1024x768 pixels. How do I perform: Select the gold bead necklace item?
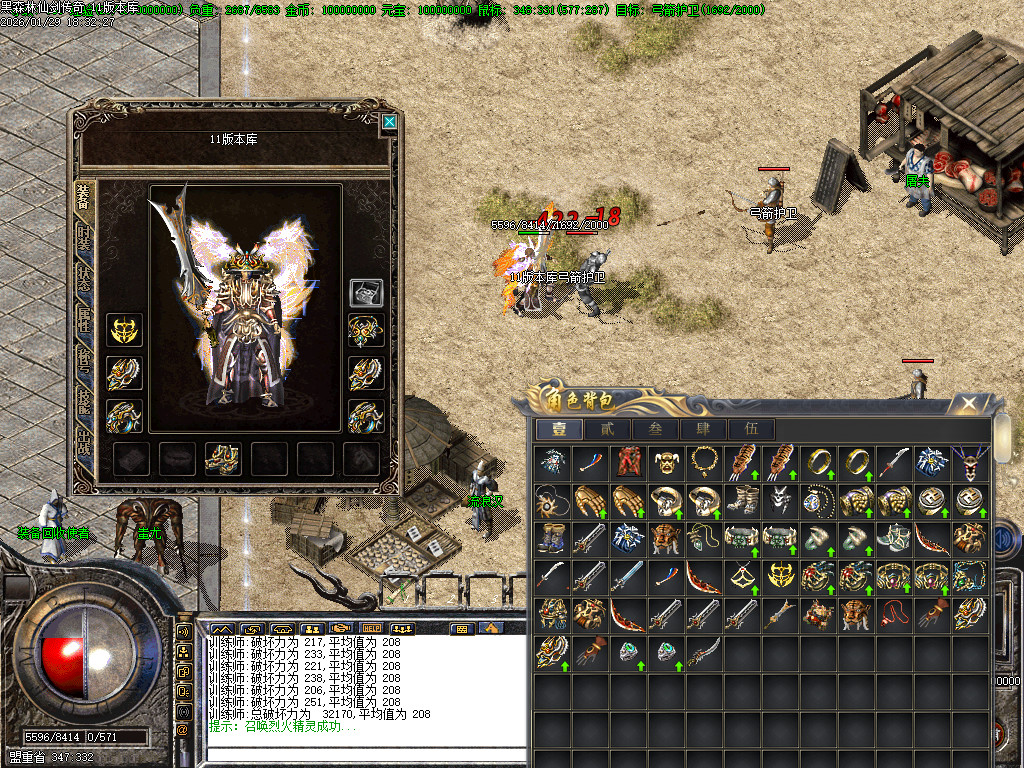(x=703, y=462)
